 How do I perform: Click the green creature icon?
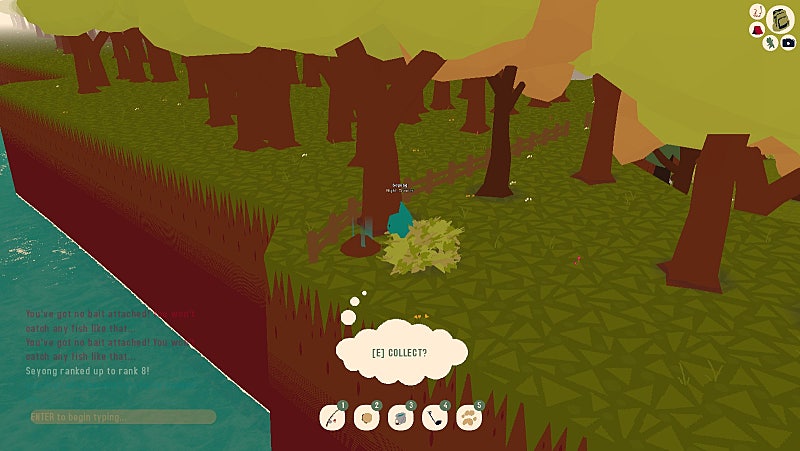[769, 44]
